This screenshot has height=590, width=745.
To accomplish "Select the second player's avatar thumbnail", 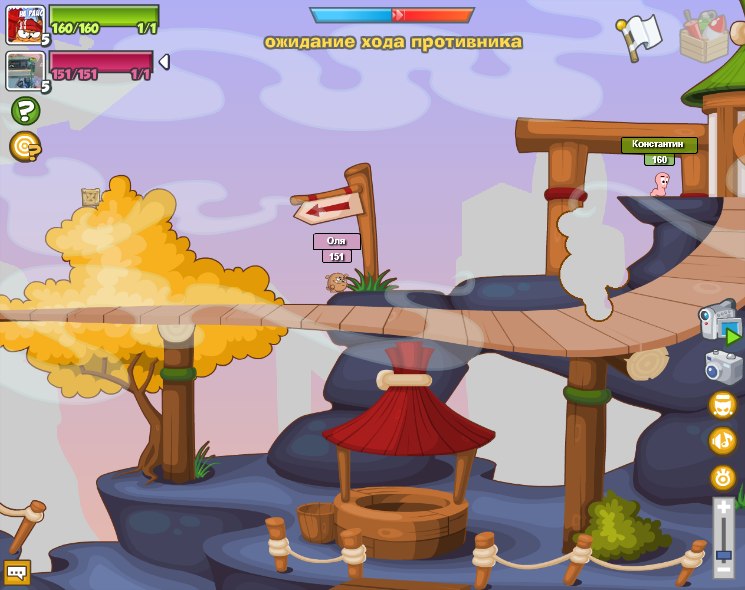I will (24, 71).
